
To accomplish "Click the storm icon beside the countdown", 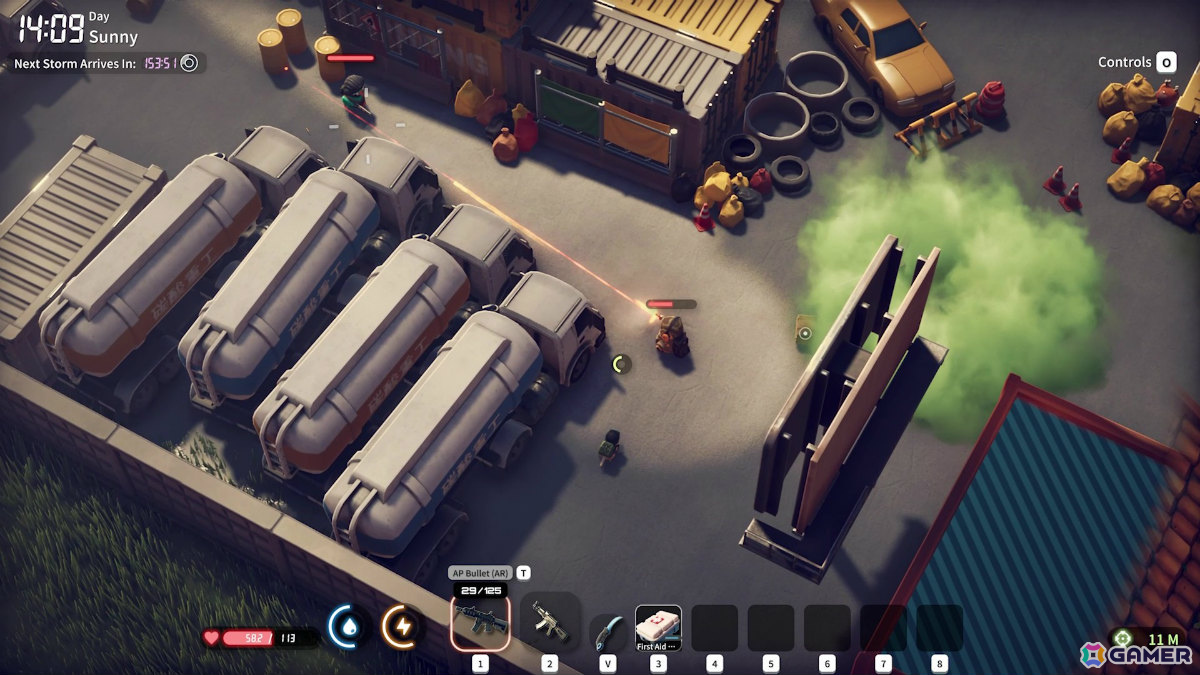I will (189, 63).
